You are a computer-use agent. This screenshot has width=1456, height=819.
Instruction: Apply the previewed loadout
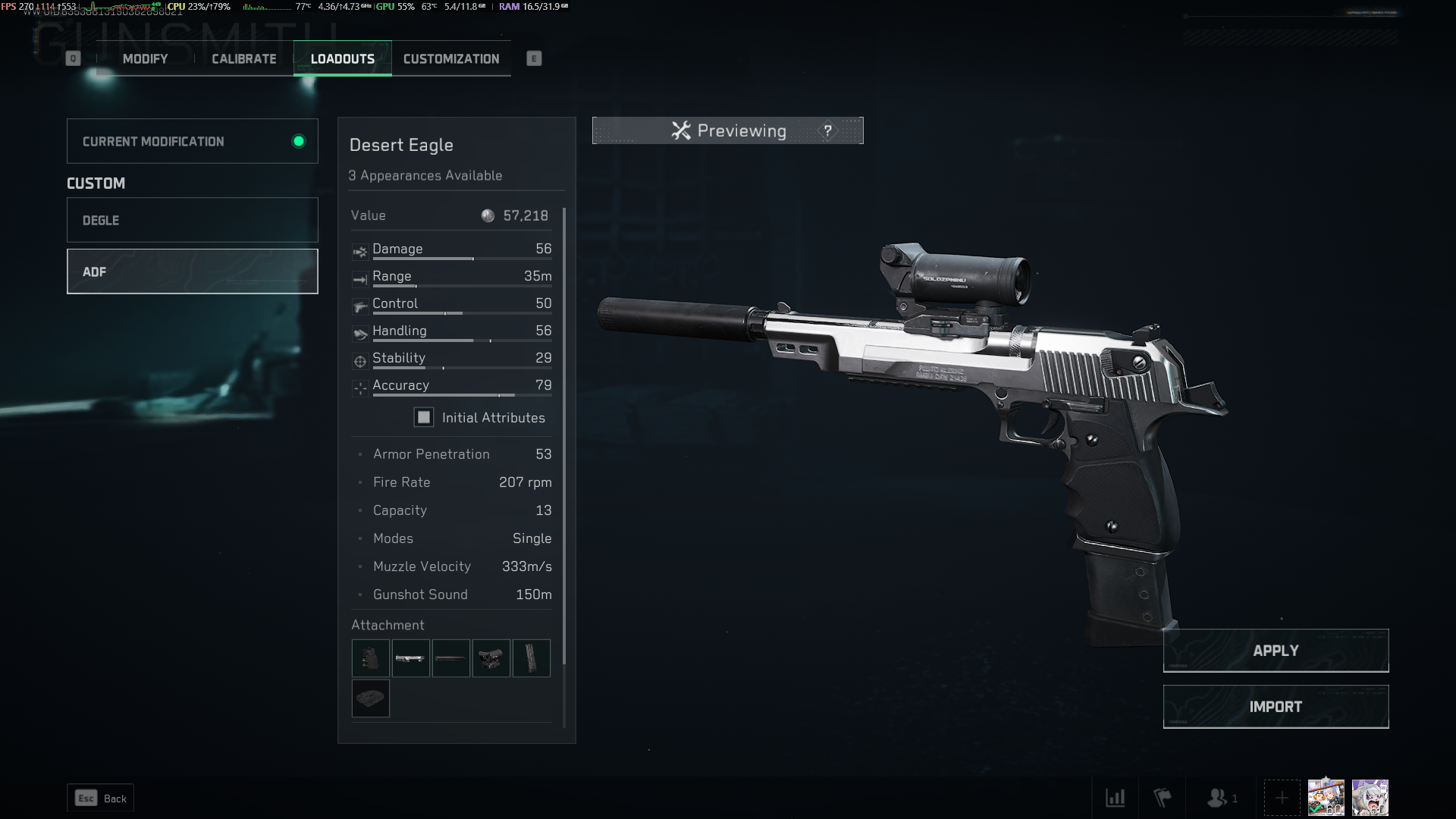(x=1276, y=651)
